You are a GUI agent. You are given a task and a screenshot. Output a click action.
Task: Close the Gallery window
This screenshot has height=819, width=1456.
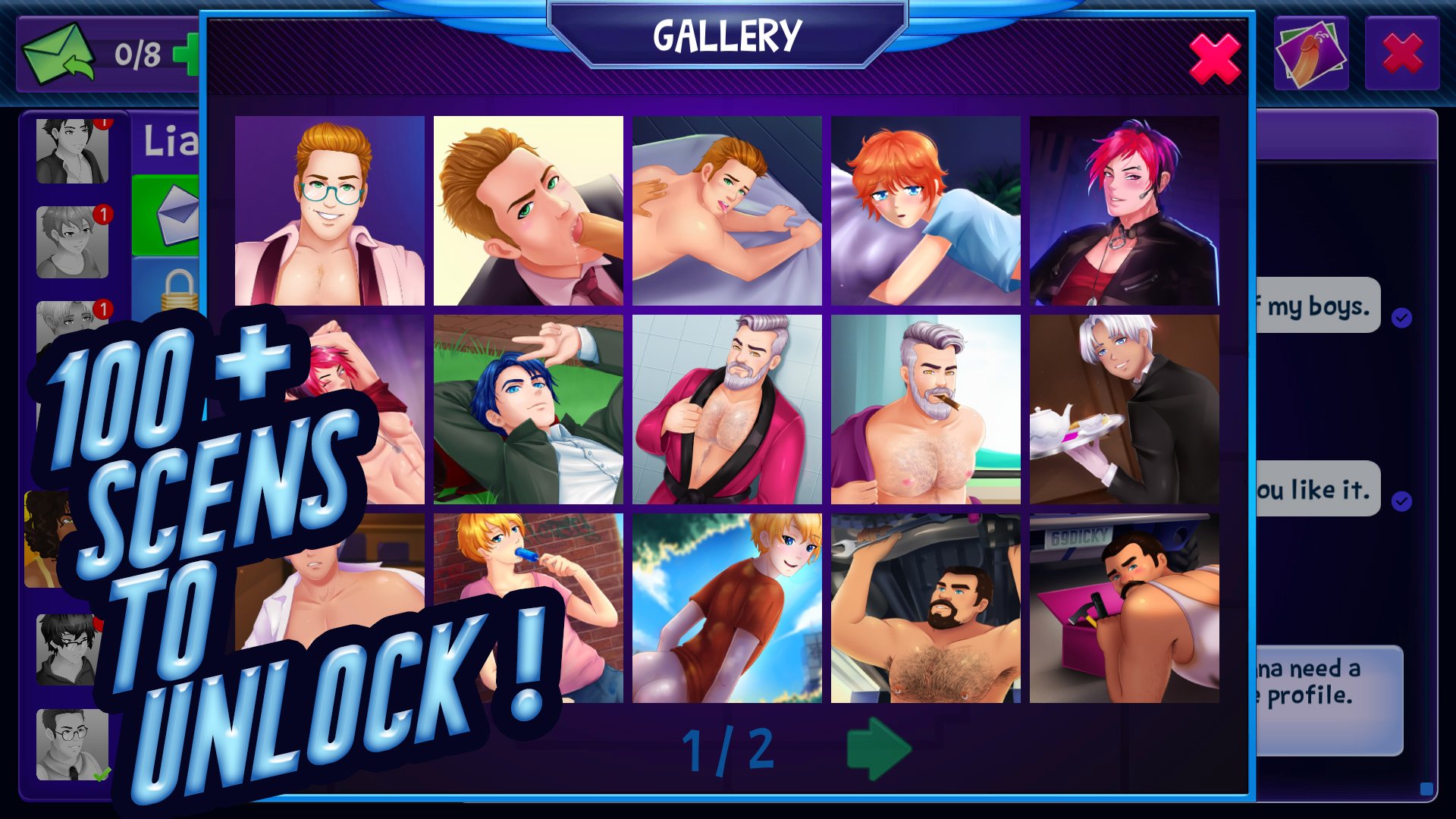1214,60
